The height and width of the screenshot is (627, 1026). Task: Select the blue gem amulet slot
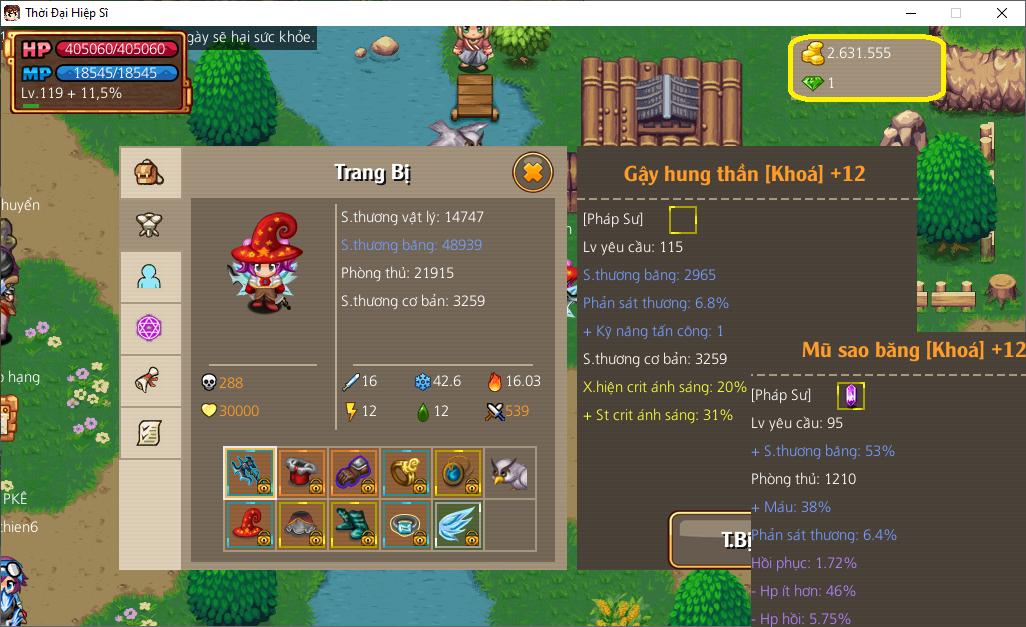pos(458,473)
